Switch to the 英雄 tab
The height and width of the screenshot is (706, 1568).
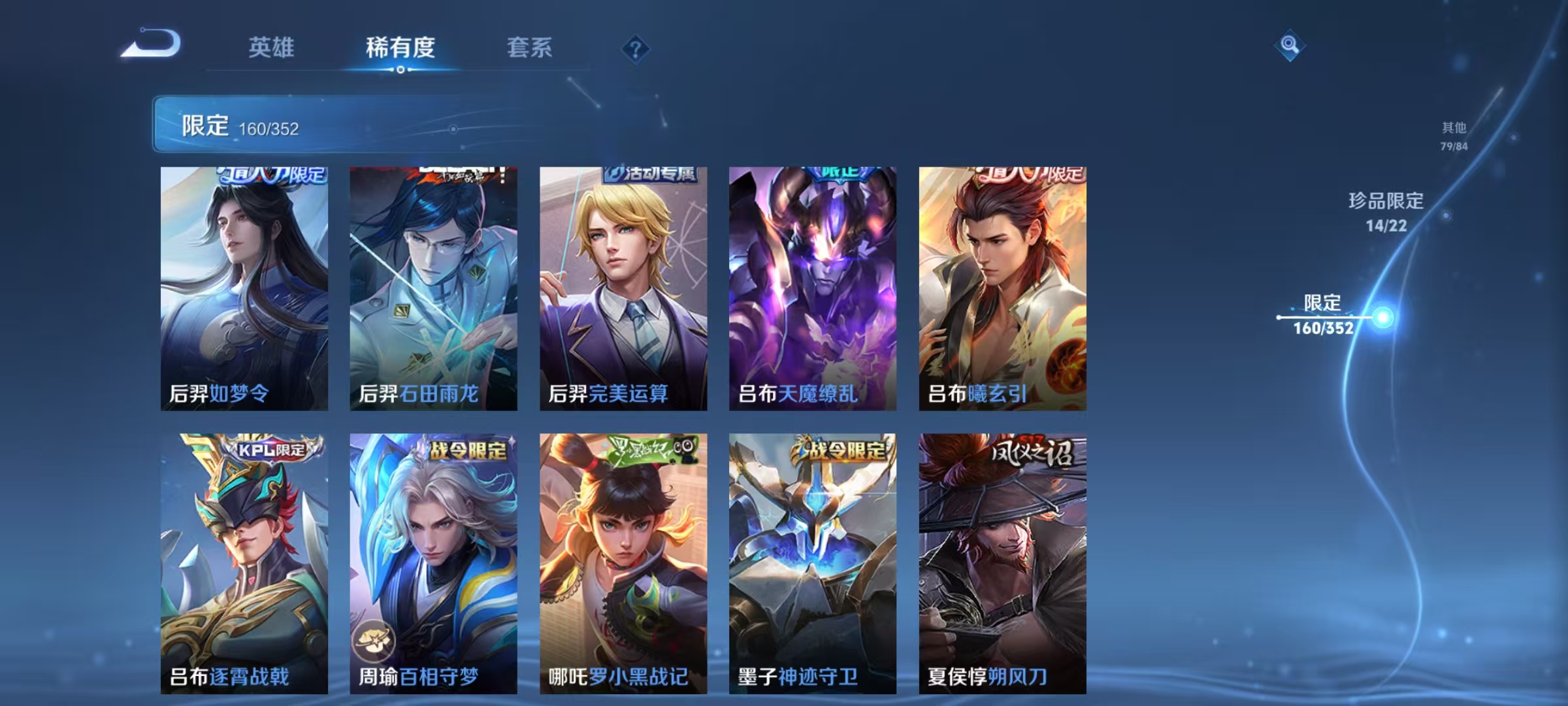point(272,47)
